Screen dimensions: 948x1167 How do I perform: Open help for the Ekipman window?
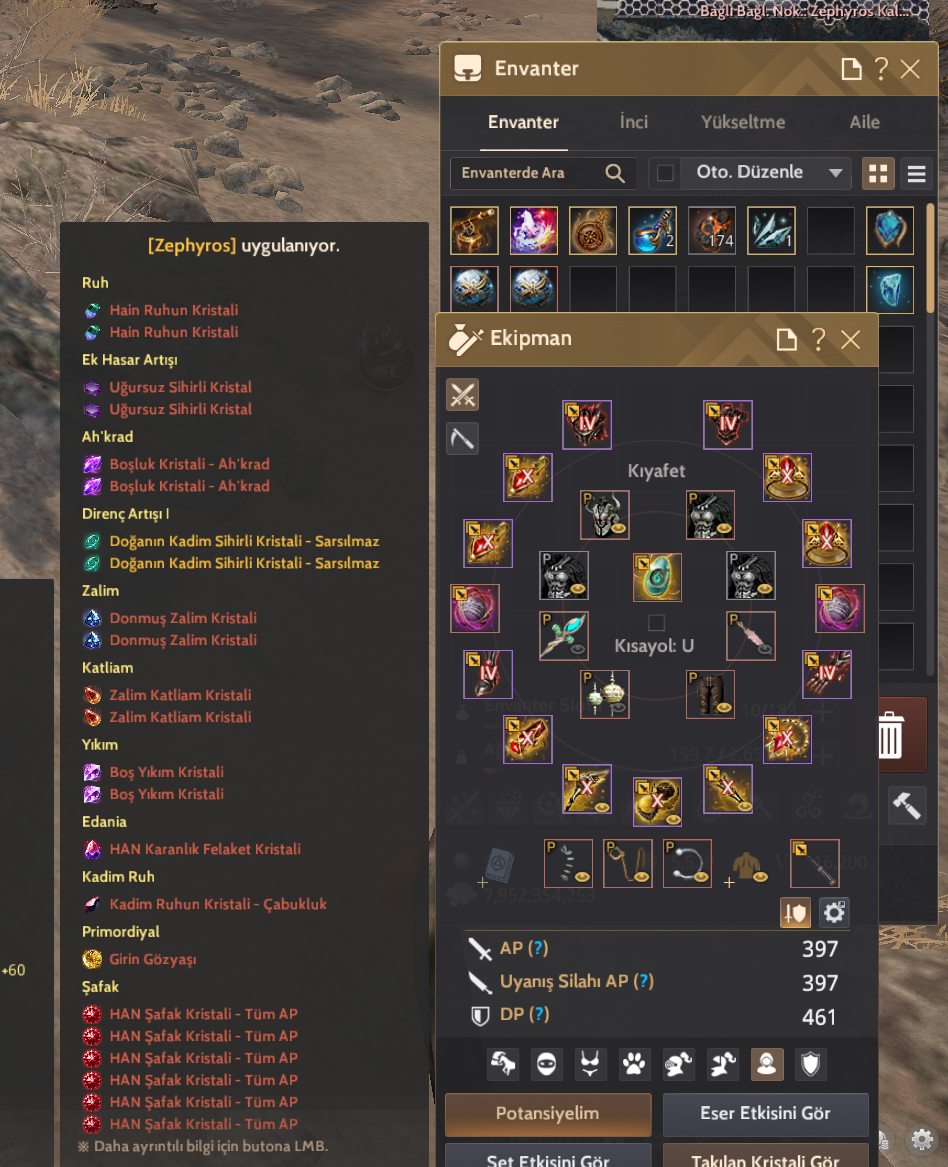coord(819,339)
